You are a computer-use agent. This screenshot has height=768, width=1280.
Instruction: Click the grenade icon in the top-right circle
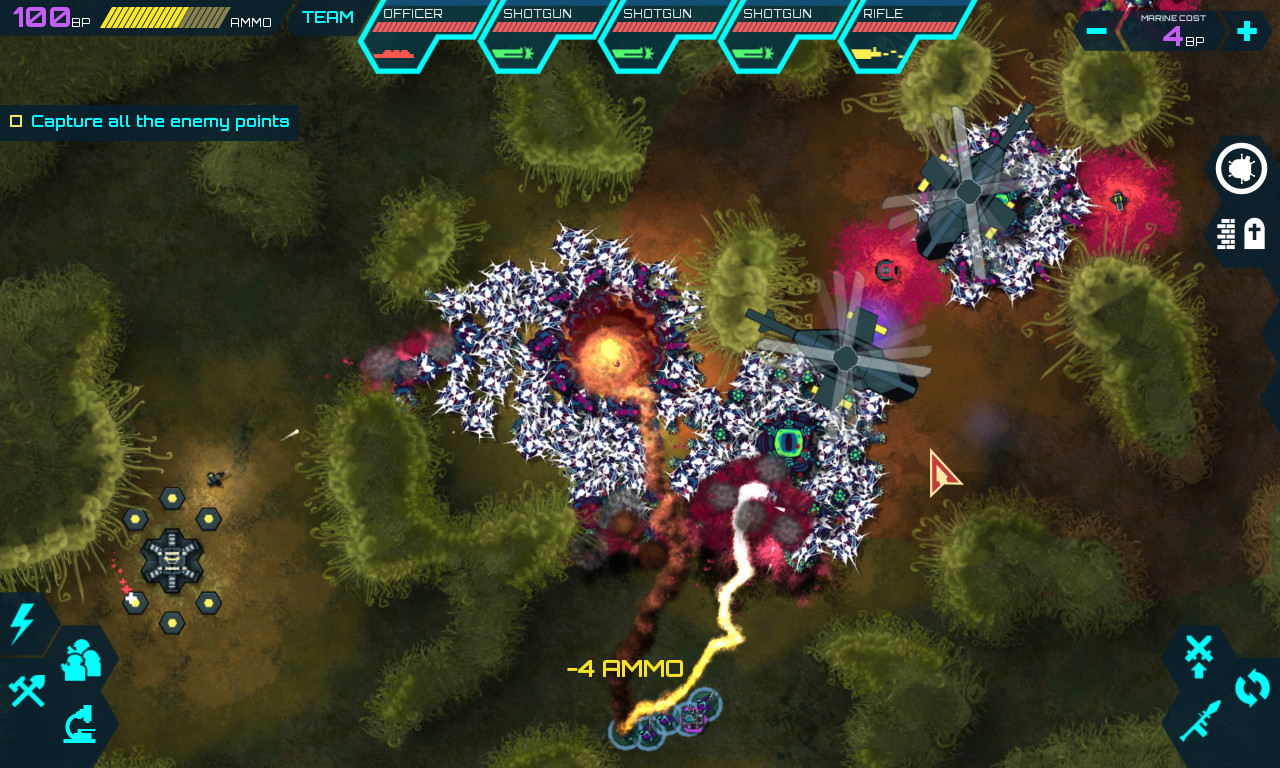(x=1240, y=168)
